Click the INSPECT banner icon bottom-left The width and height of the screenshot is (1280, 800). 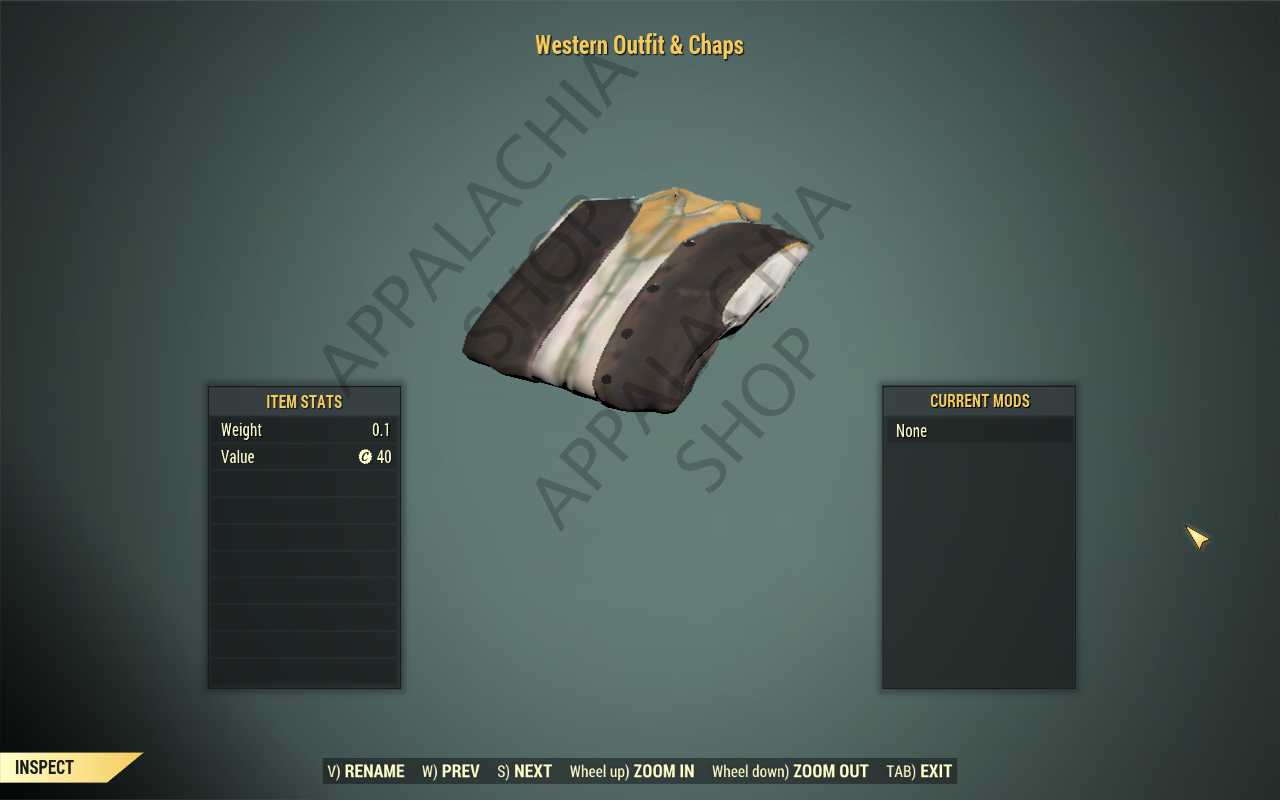coord(45,767)
